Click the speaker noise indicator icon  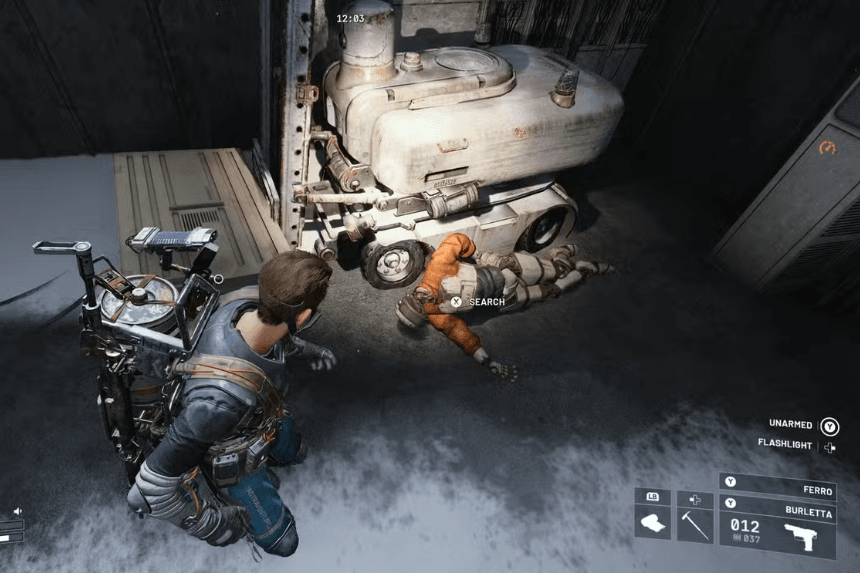[18, 511]
